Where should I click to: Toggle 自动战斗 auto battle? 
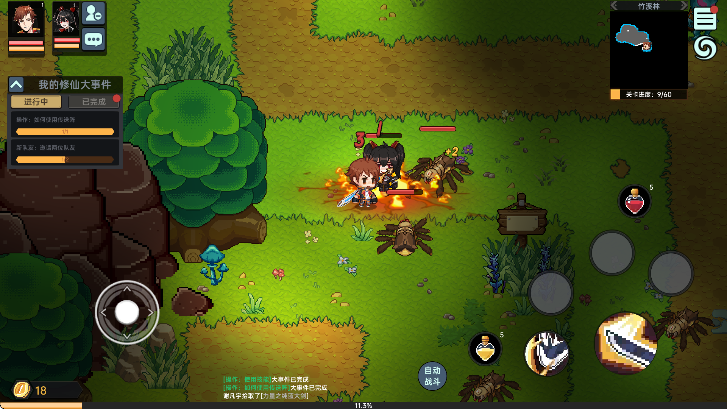click(x=431, y=376)
